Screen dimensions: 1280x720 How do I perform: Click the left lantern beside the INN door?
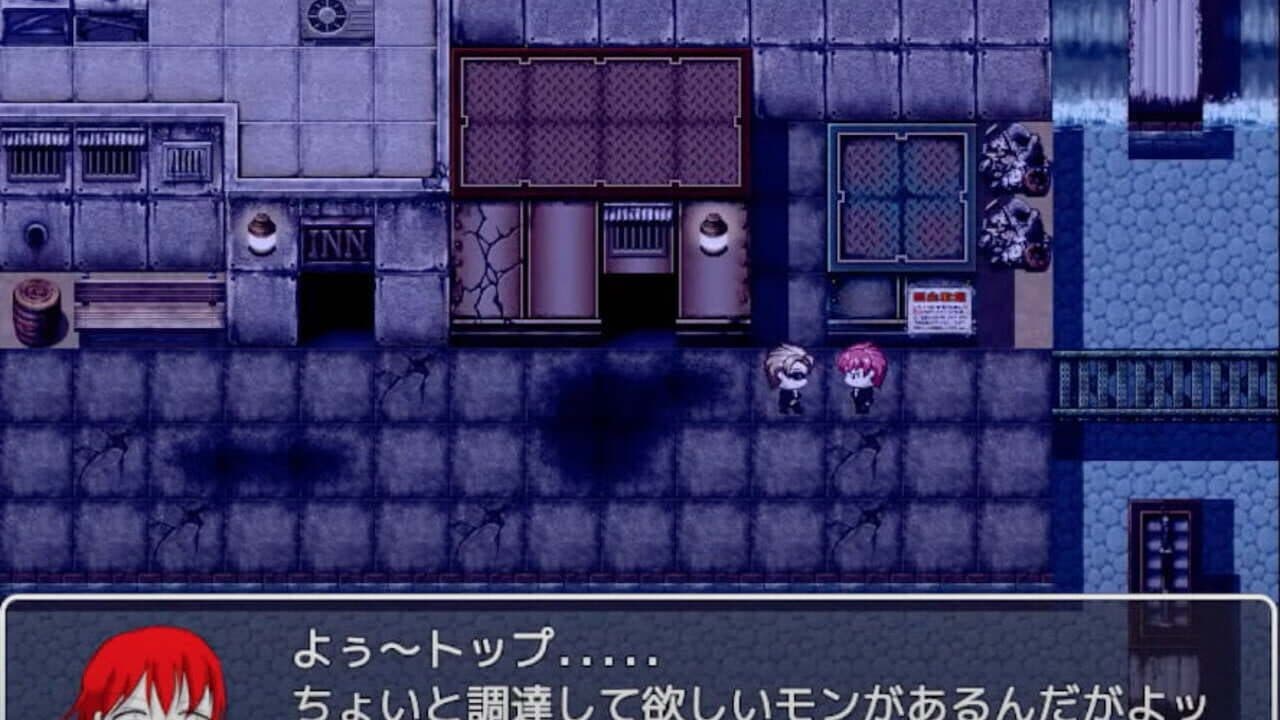262,233
